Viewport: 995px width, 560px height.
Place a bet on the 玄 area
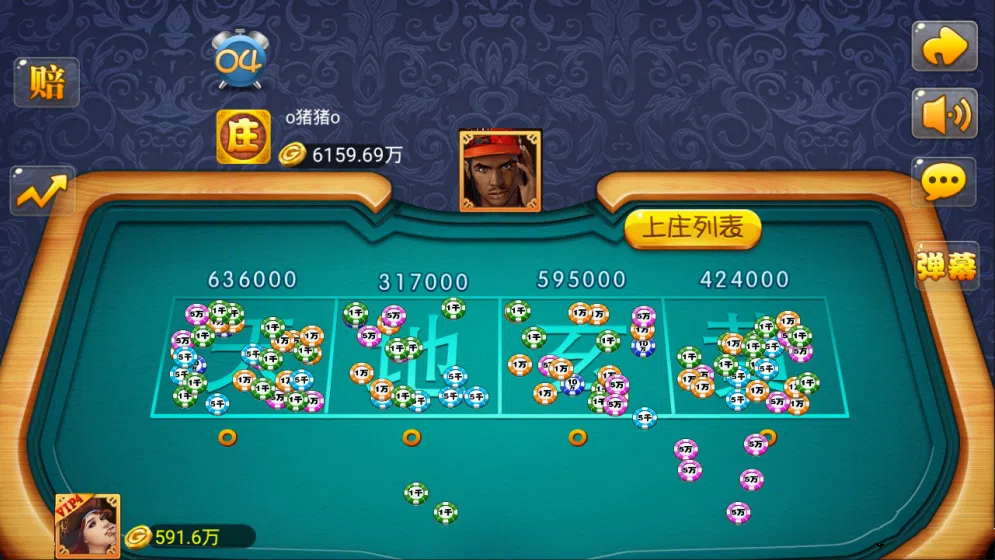(582, 355)
